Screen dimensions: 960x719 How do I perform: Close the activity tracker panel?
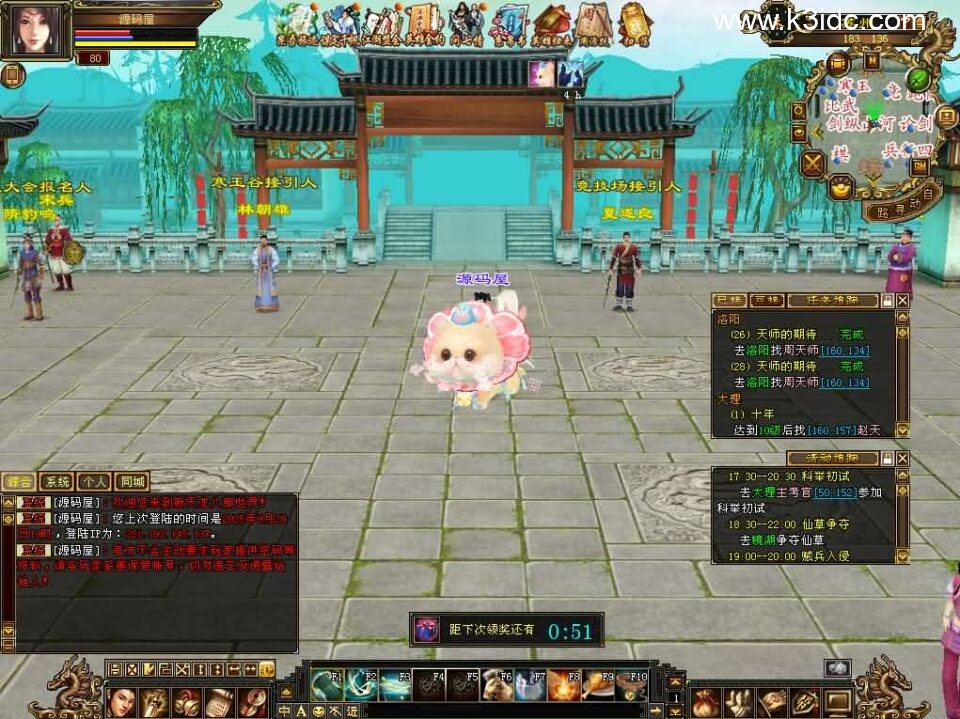902,458
